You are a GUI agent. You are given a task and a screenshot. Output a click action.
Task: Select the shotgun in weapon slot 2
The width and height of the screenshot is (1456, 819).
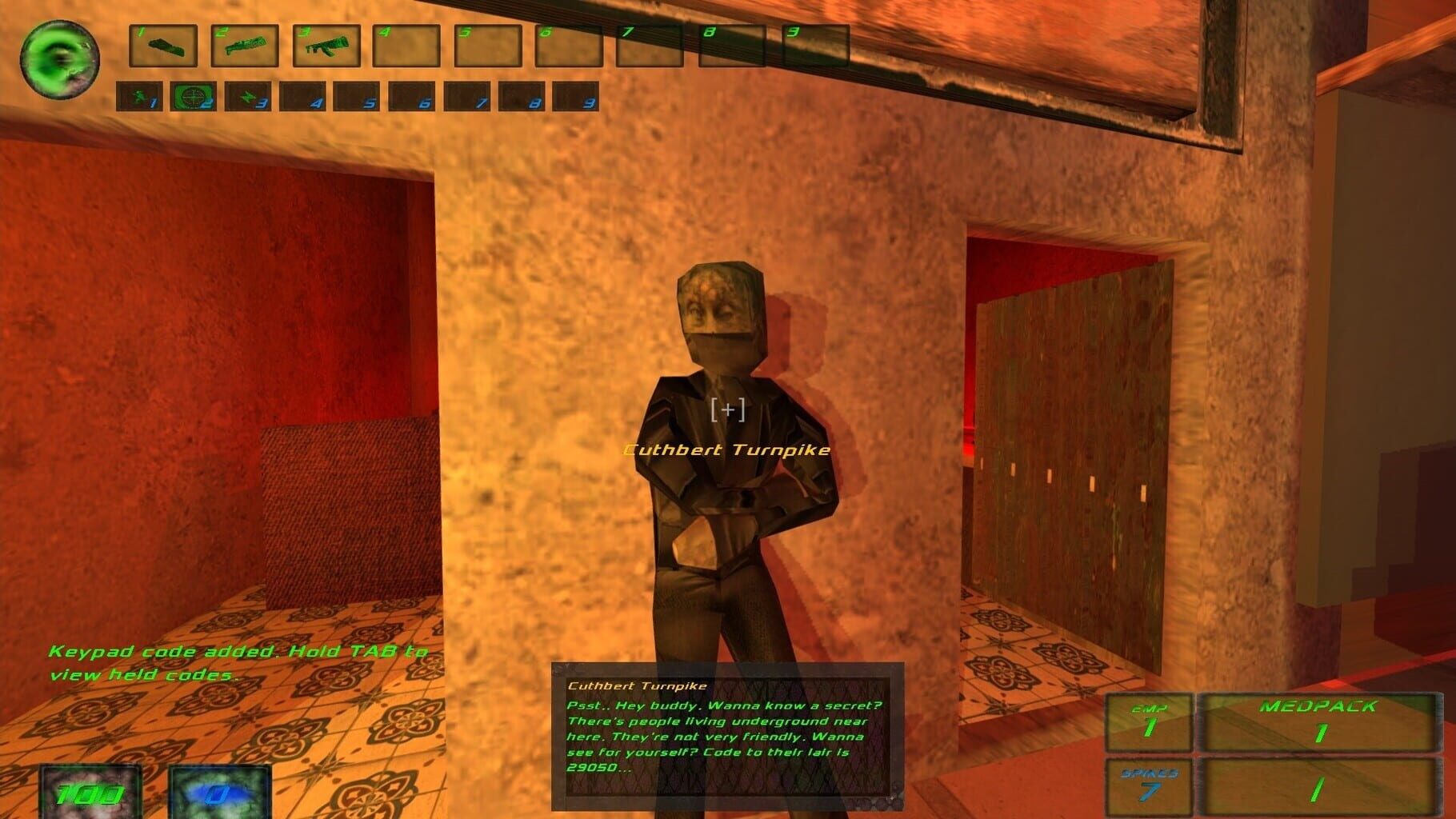click(244, 45)
